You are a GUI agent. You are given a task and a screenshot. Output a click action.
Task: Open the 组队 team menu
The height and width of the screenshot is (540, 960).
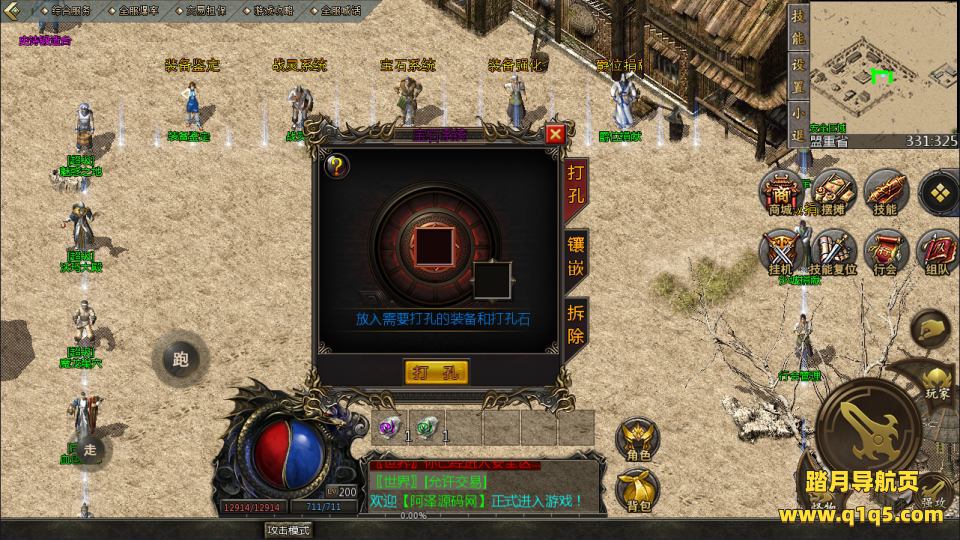(x=937, y=251)
